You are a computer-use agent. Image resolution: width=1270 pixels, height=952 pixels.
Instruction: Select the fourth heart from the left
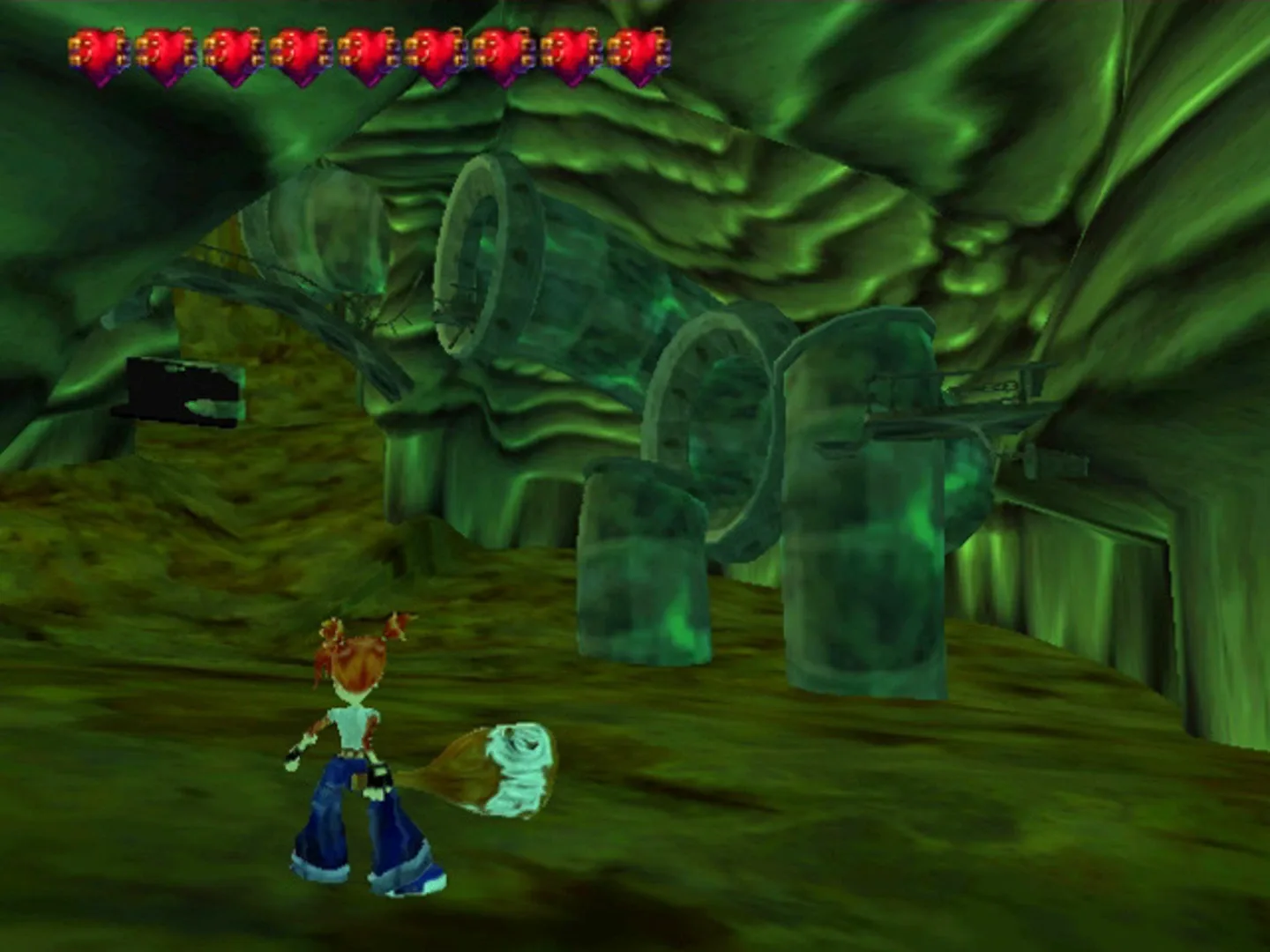[x=295, y=51]
